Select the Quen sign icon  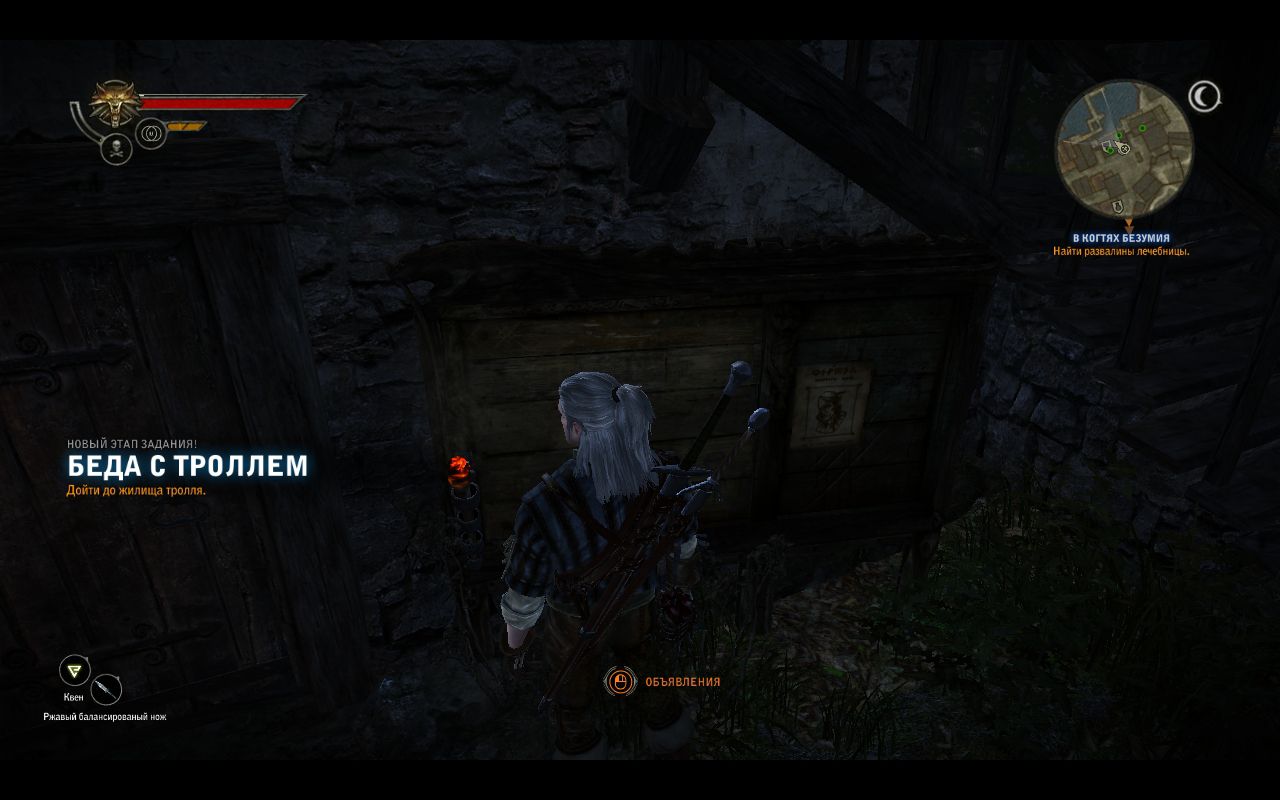point(75,668)
